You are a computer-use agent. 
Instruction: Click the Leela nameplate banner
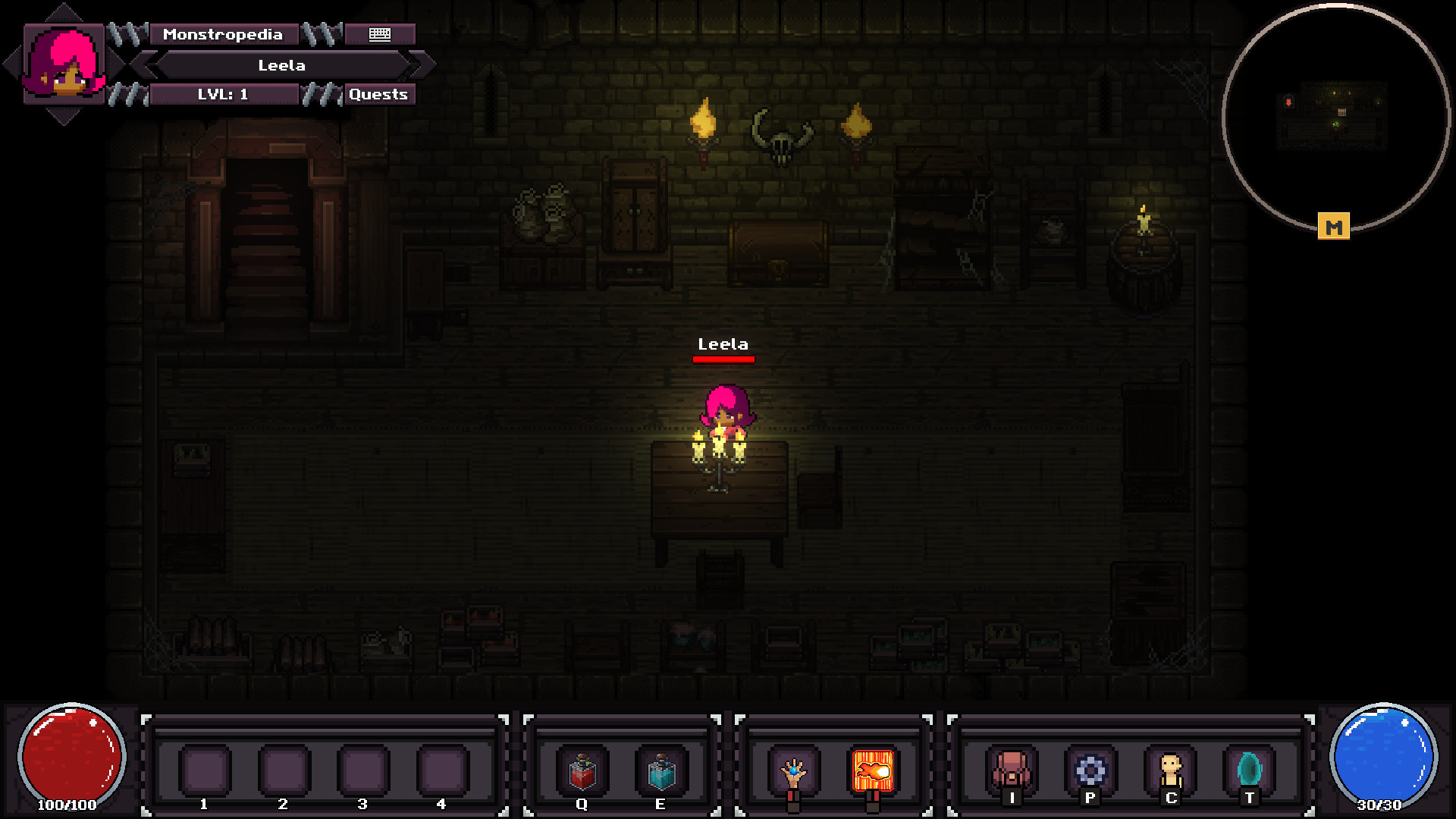click(x=281, y=65)
